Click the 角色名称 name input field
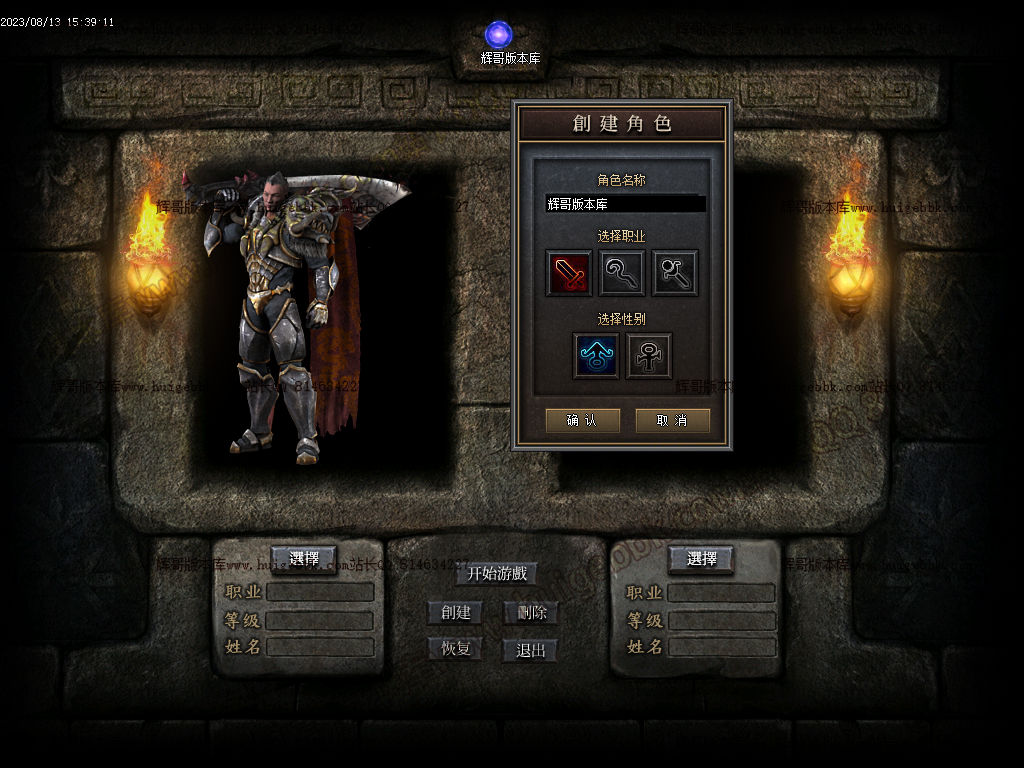This screenshot has width=1024, height=768. point(625,204)
